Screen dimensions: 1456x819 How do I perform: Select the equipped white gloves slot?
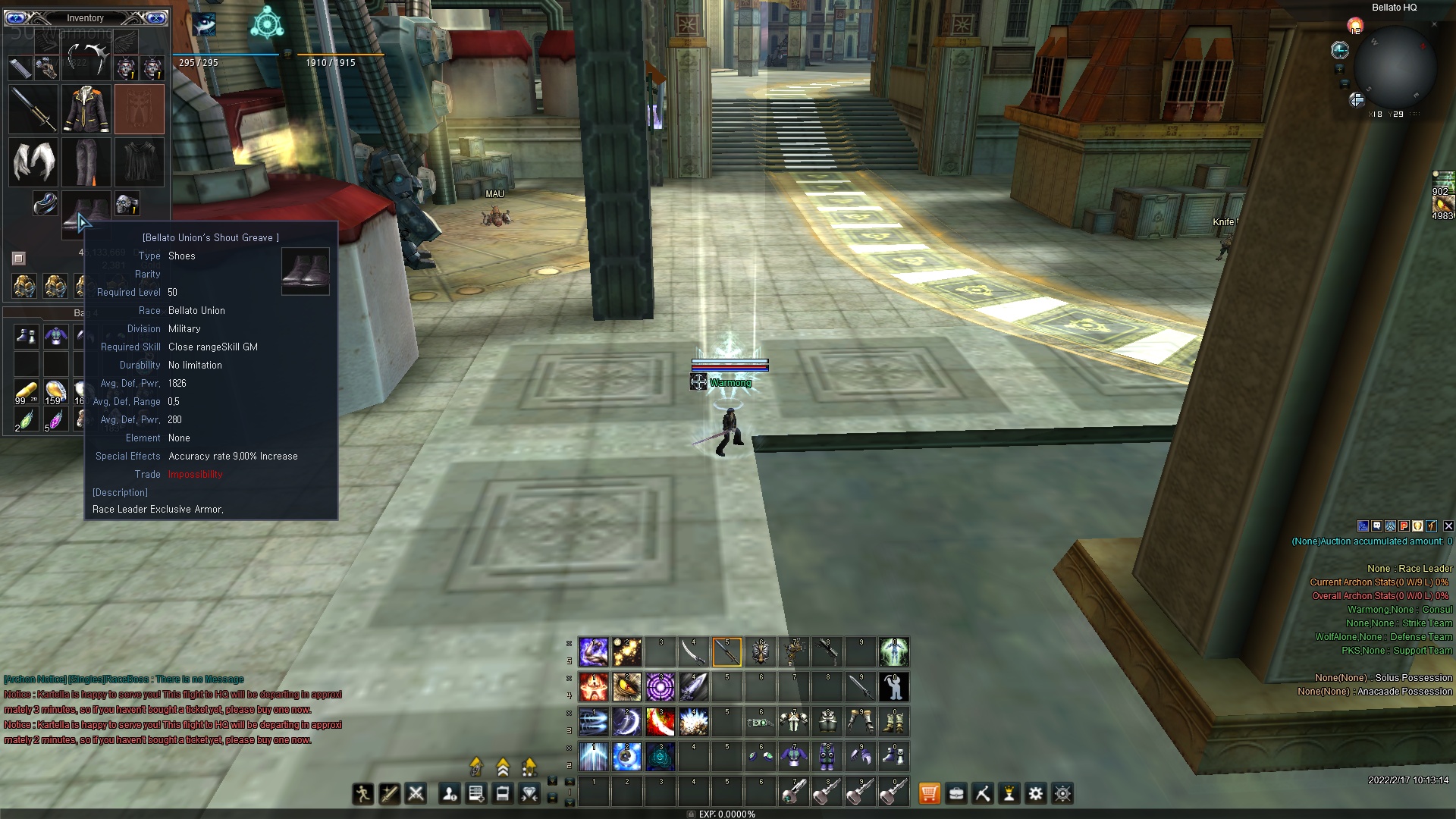[33, 162]
